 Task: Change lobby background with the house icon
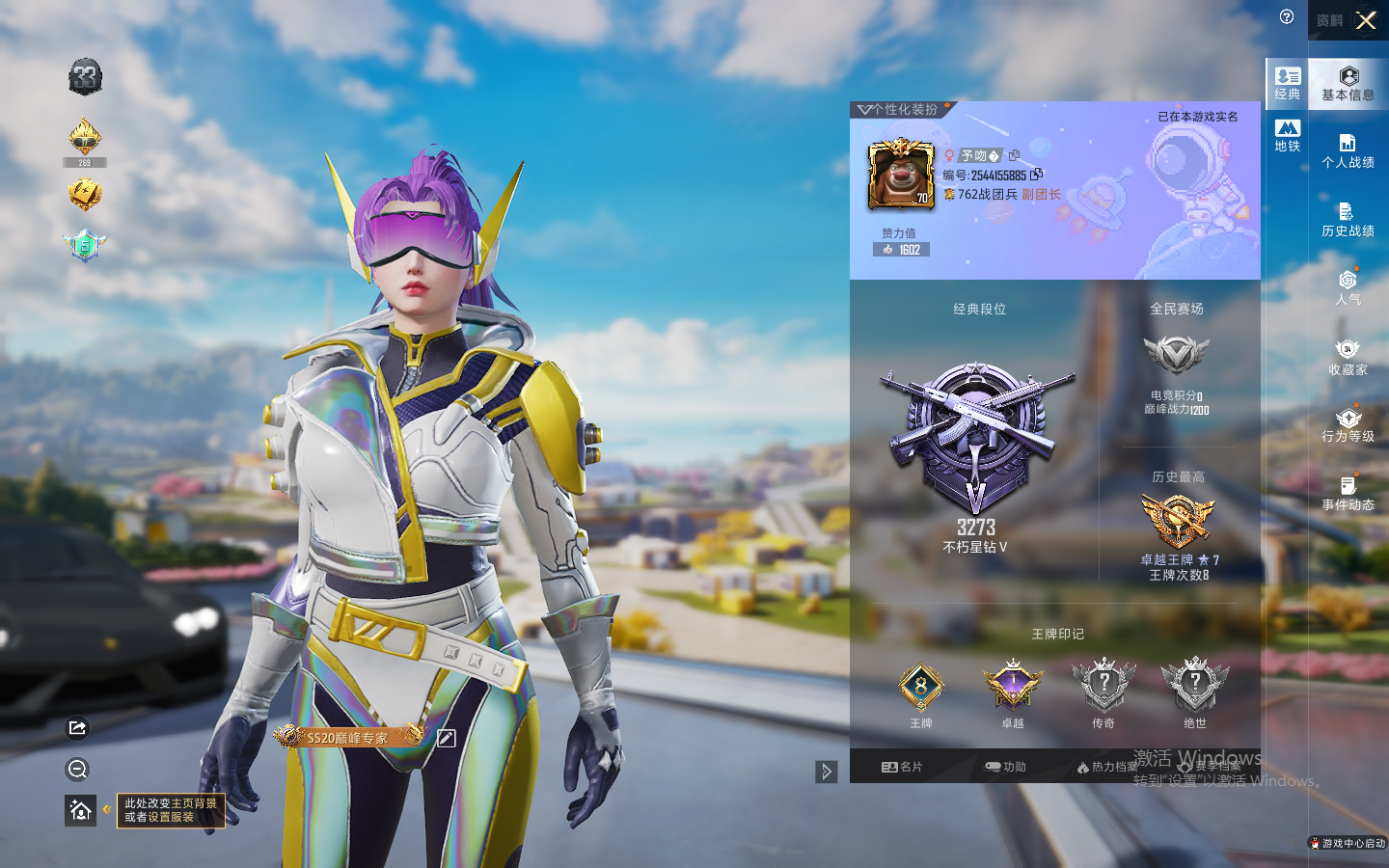click(81, 810)
